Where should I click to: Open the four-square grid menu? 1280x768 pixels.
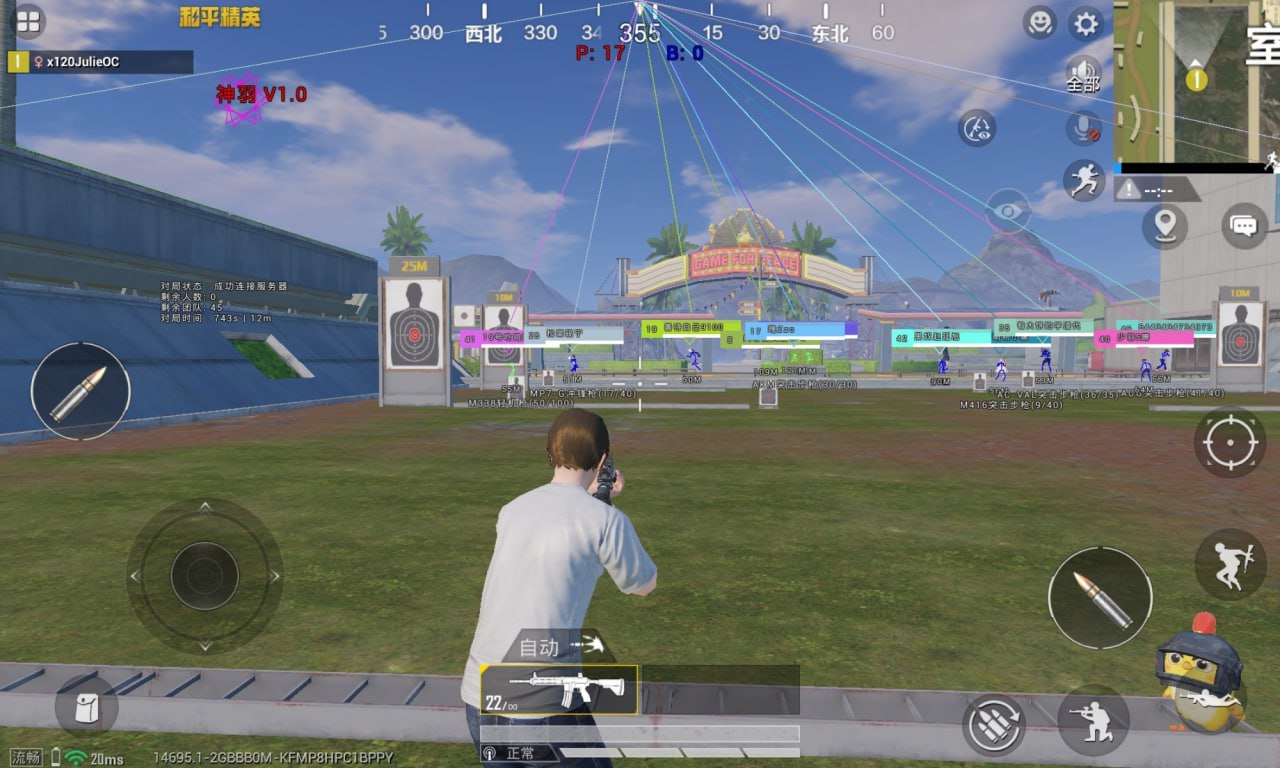point(28,21)
